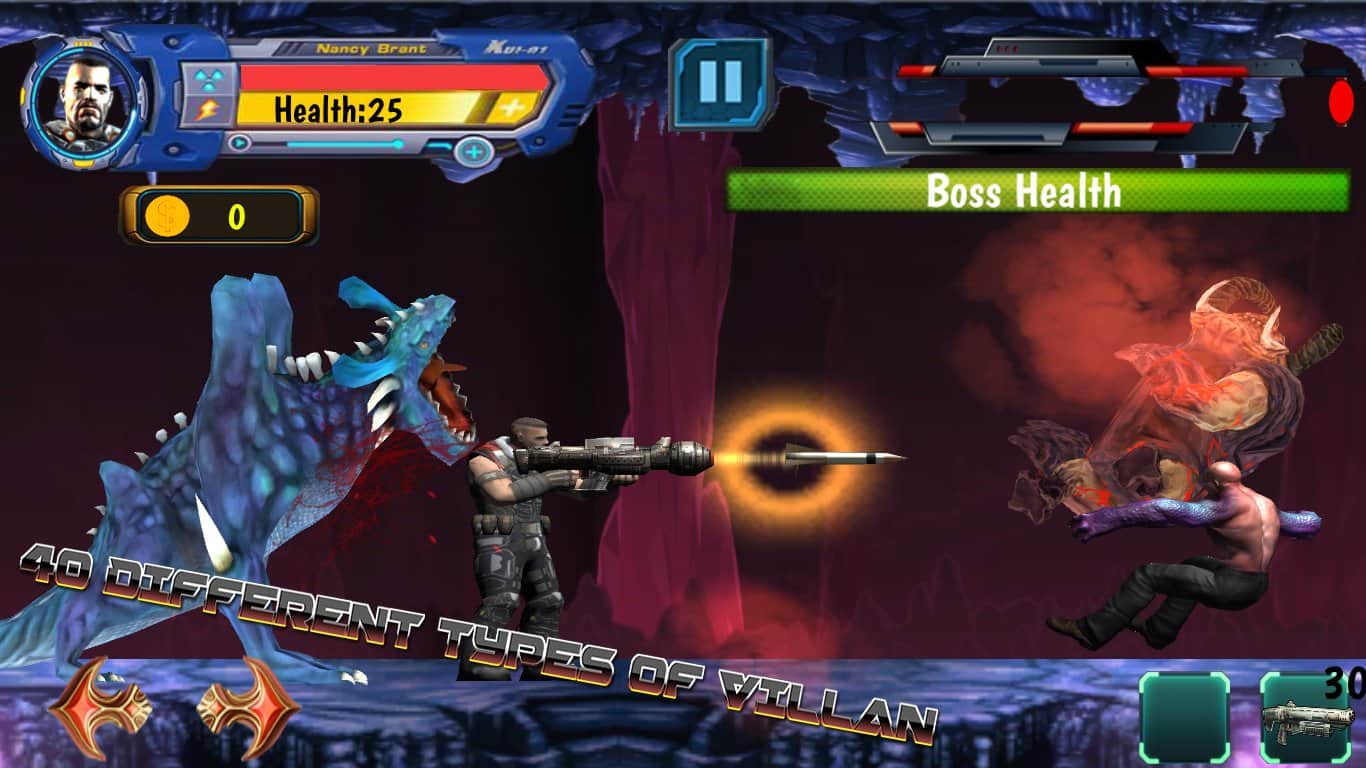Tap the cyan energy slider bar
The height and width of the screenshot is (768, 1366).
(345, 142)
